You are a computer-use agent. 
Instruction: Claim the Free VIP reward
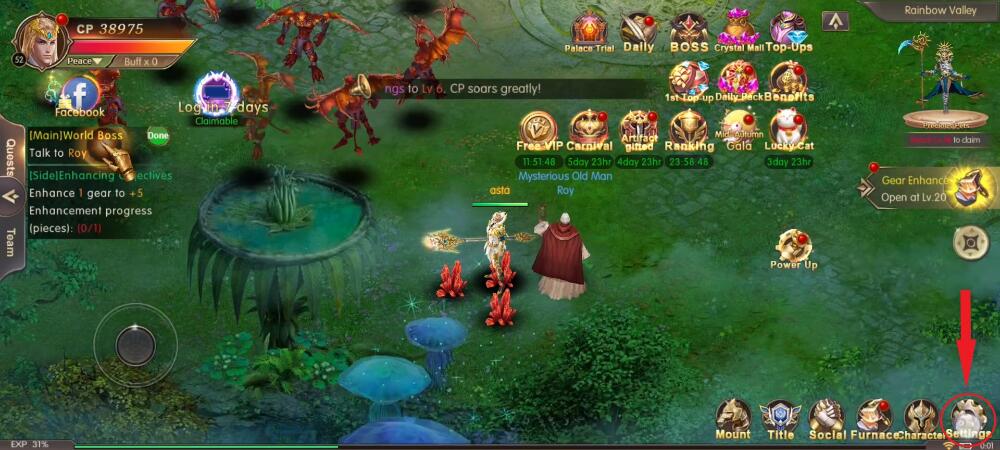click(x=538, y=130)
